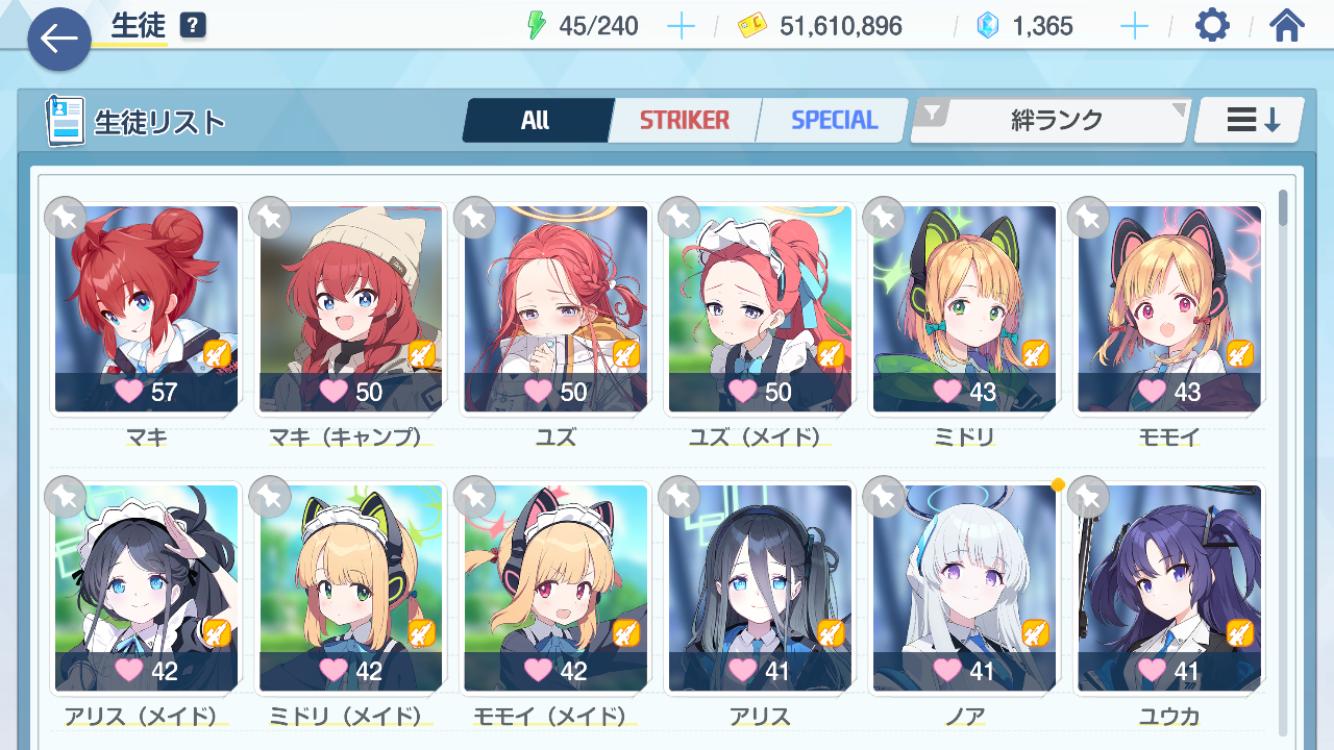Open the ユズ(メイド) student card
The height and width of the screenshot is (750, 1334).
(760, 309)
